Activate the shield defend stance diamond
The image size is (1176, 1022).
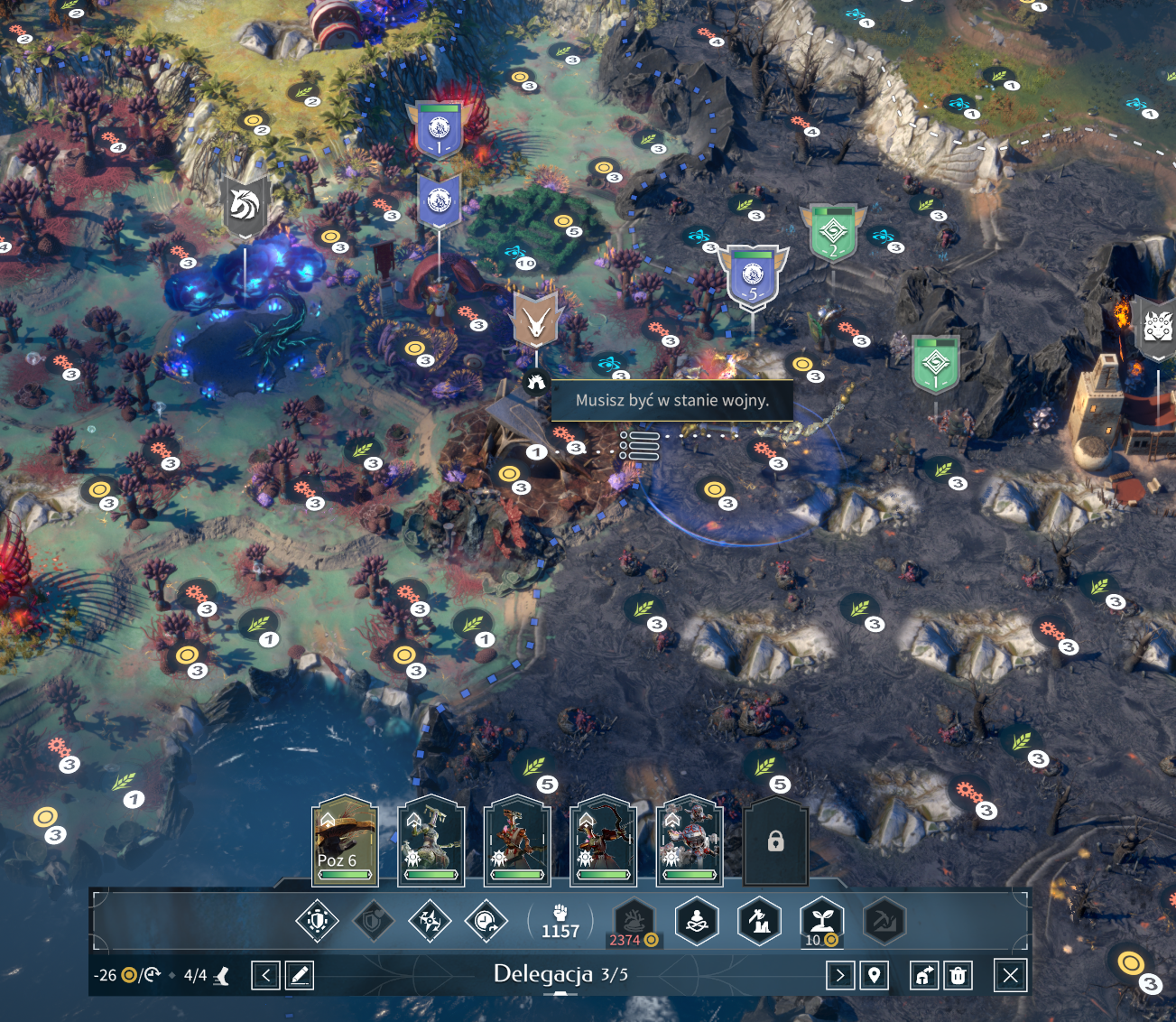tap(317, 921)
